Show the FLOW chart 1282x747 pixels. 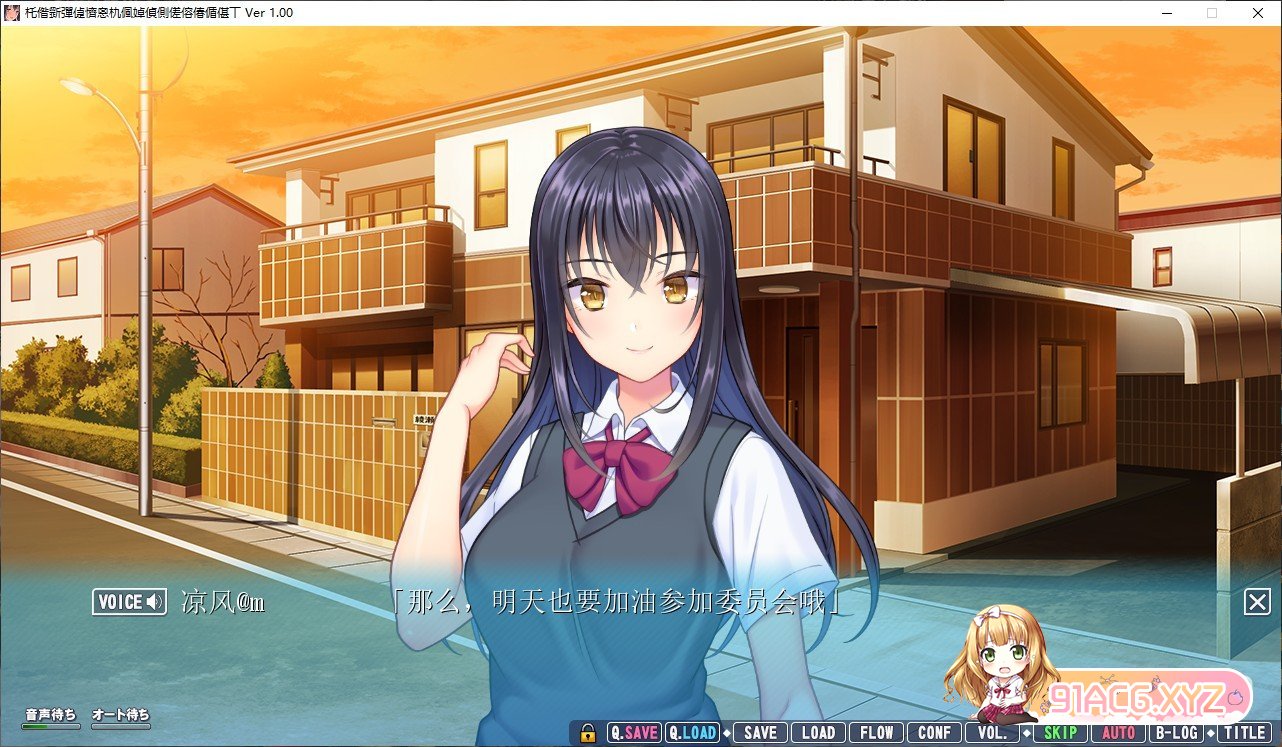(x=876, y=733)
